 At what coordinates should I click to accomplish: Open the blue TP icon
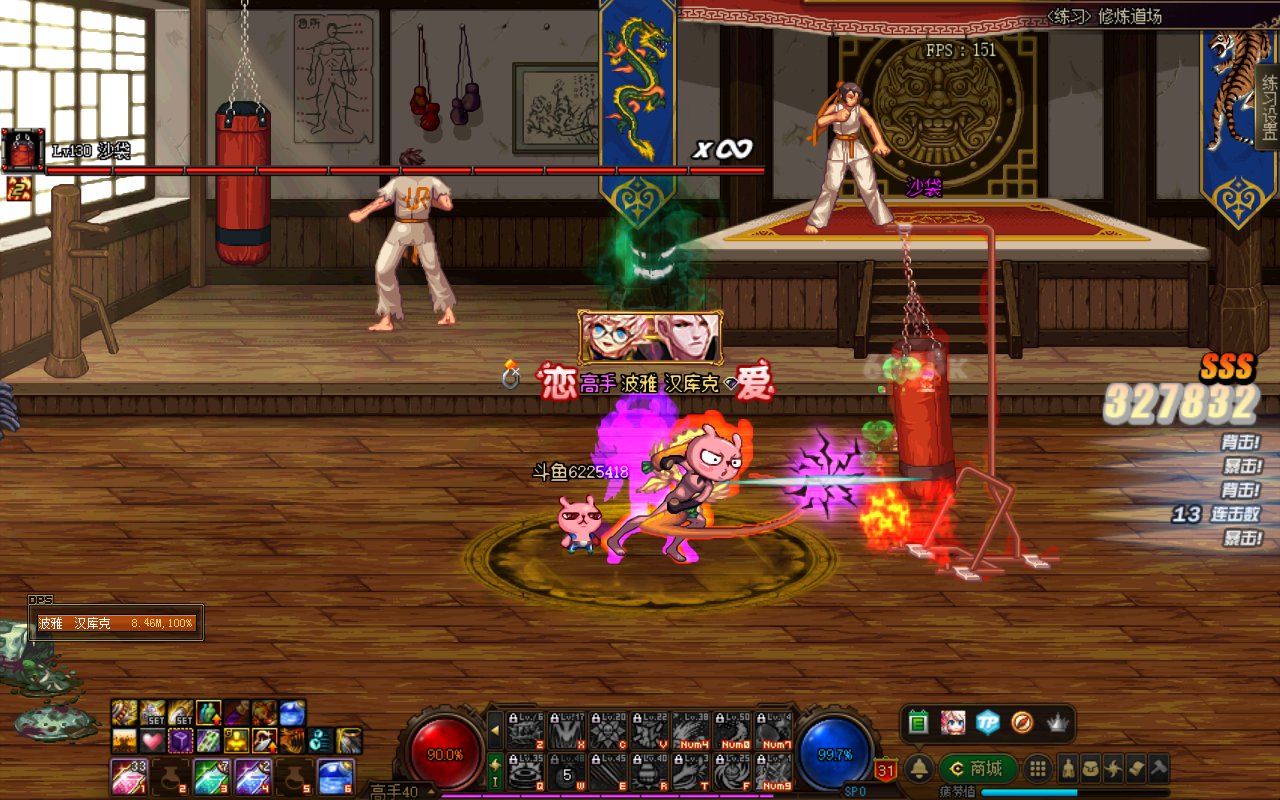[988, 722]
